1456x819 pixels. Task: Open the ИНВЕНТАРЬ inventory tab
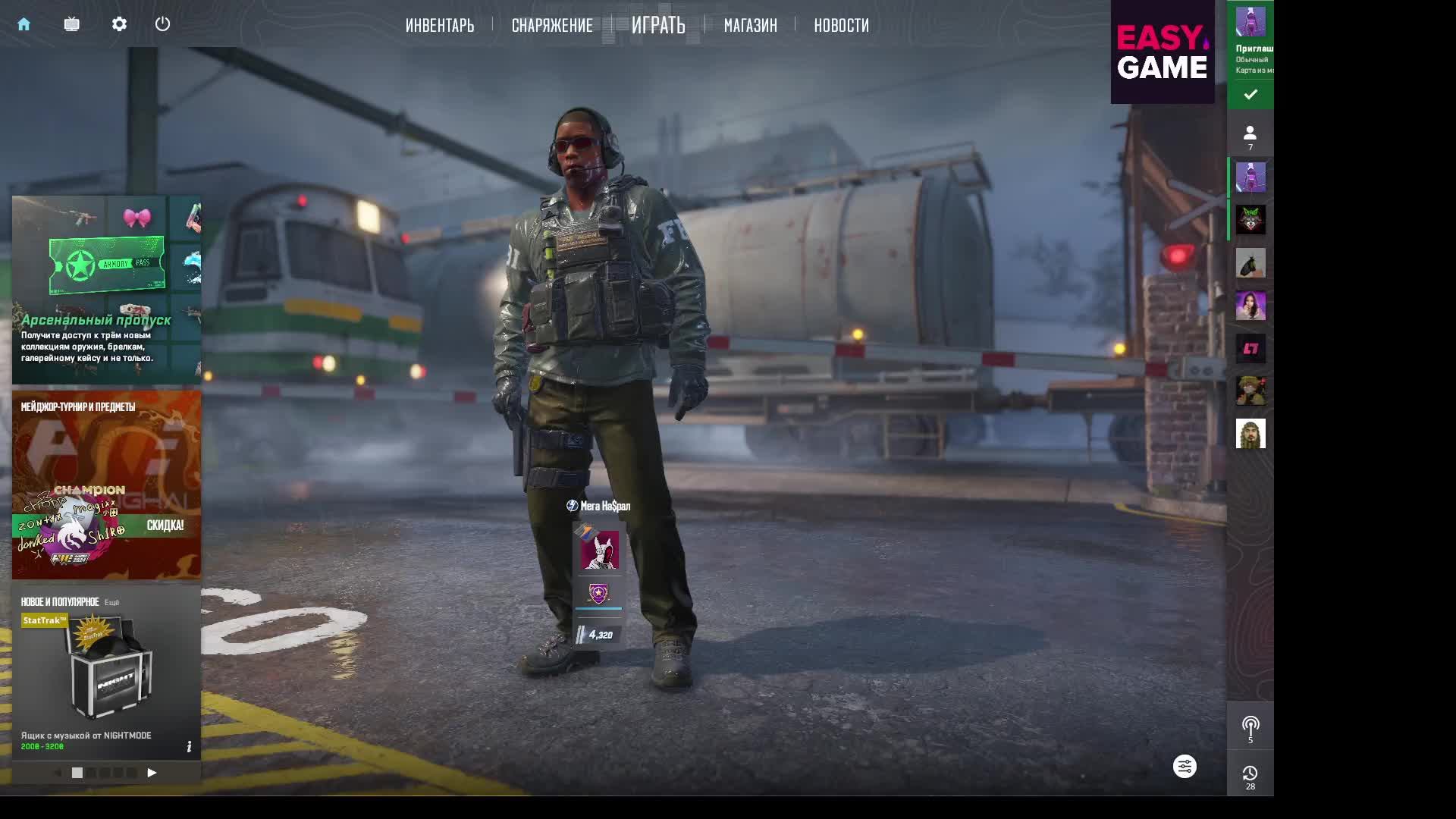point(440,25)
